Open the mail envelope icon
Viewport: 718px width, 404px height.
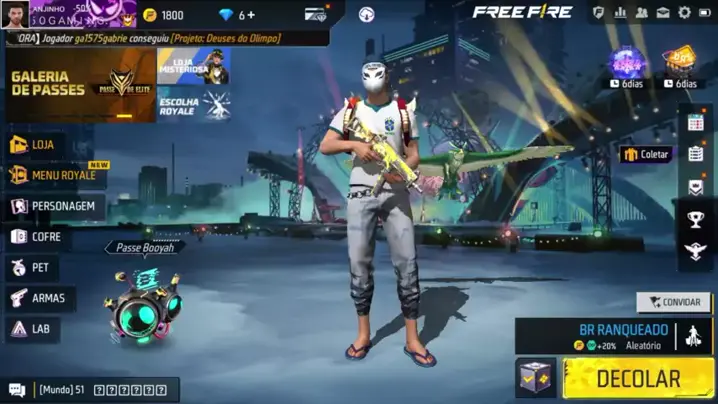[x=662, y=12]
